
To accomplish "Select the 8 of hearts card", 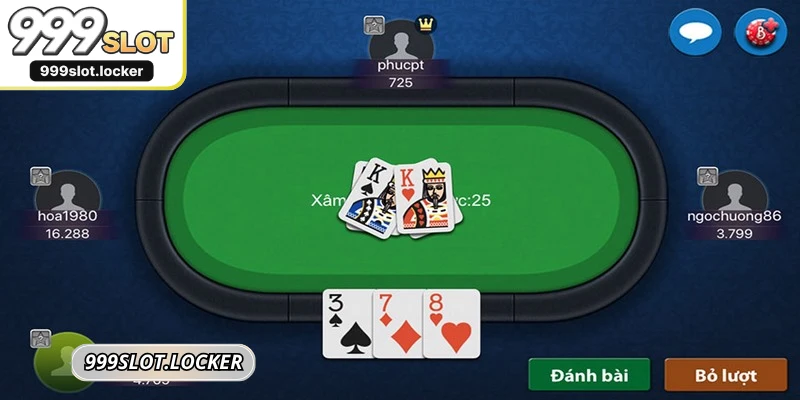I will (451, 323).
